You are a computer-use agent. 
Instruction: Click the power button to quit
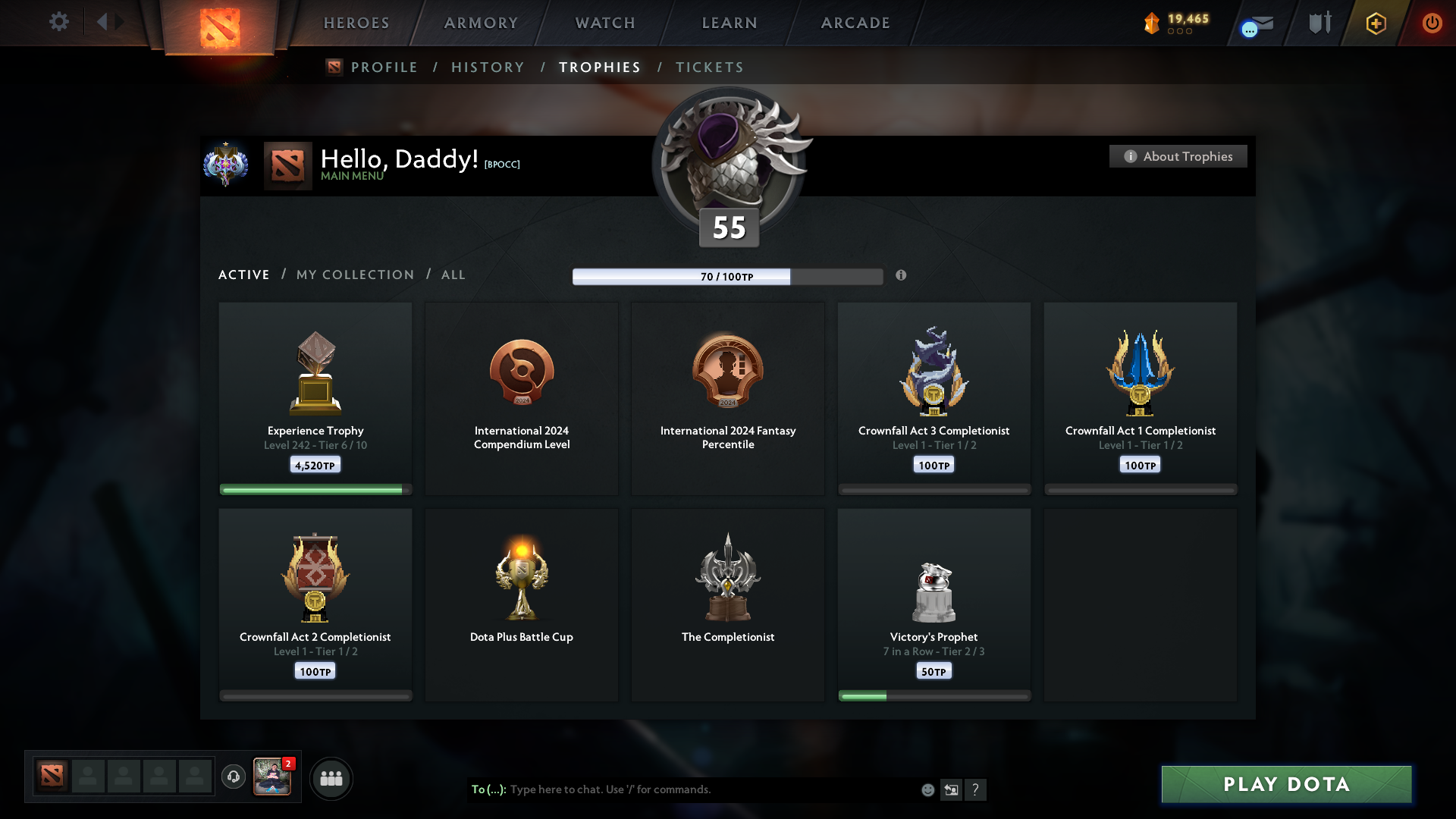tap(1432, 23)
